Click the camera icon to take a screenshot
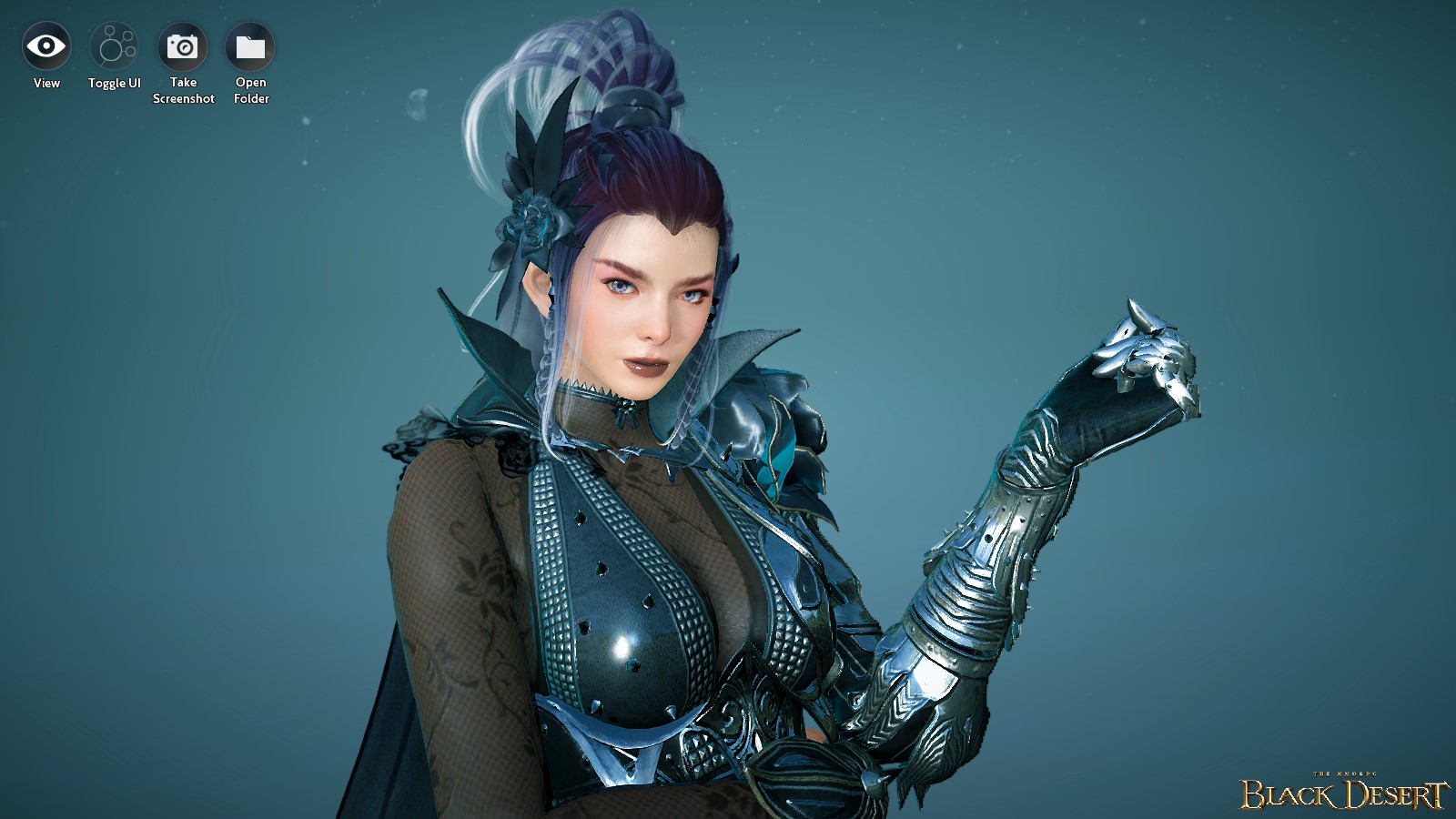1456x819 pixels. [184, 47]
